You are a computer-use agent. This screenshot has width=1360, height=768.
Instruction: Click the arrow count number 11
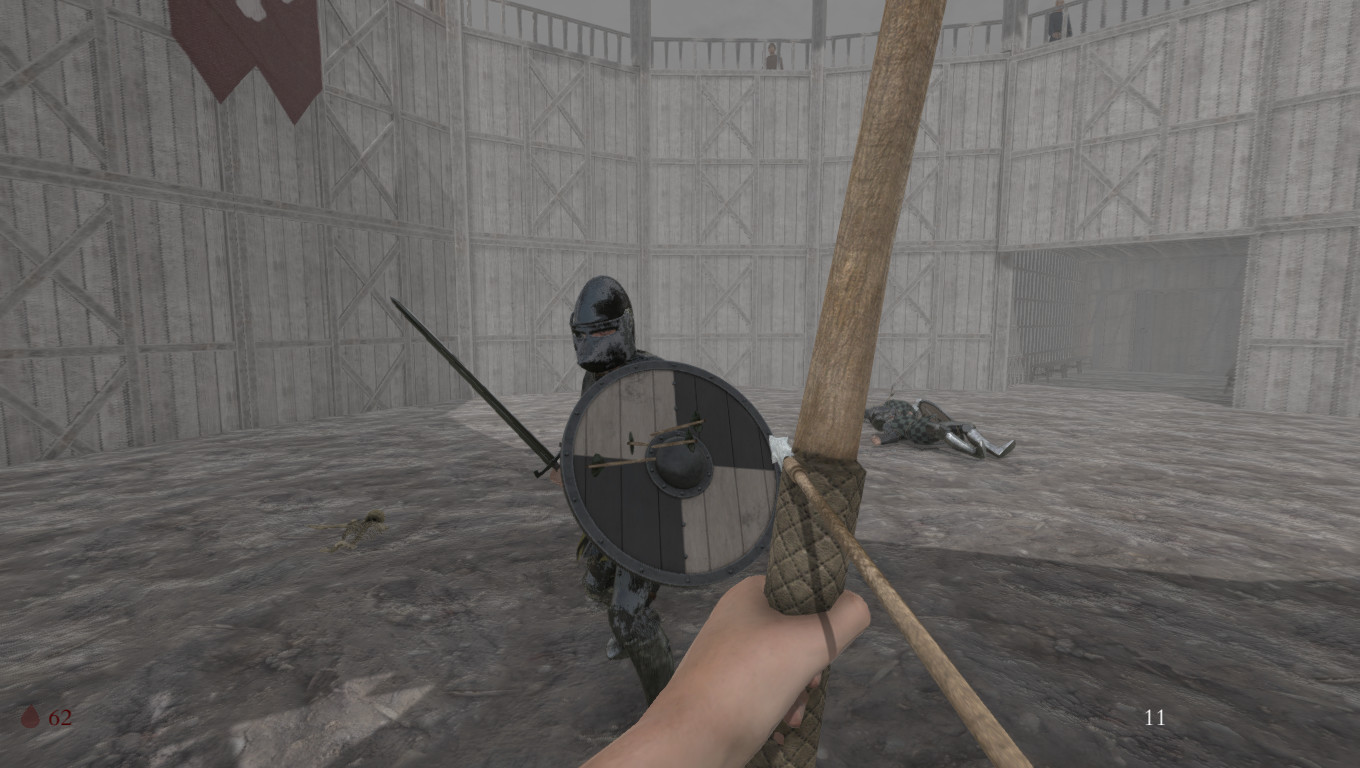click(1154, 718)
